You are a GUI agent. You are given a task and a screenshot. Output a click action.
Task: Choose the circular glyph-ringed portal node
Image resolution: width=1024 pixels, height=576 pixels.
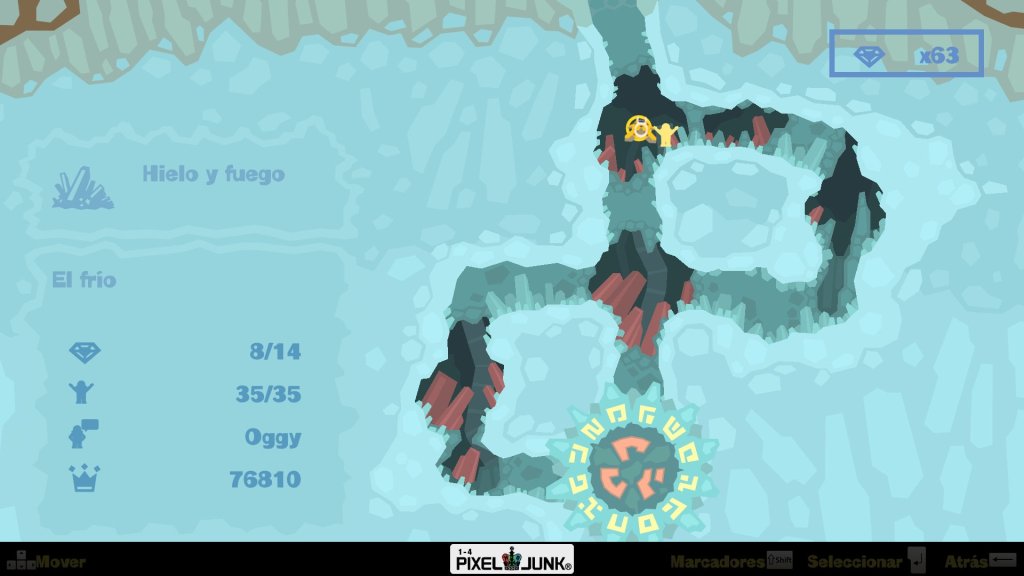[630, 466]
